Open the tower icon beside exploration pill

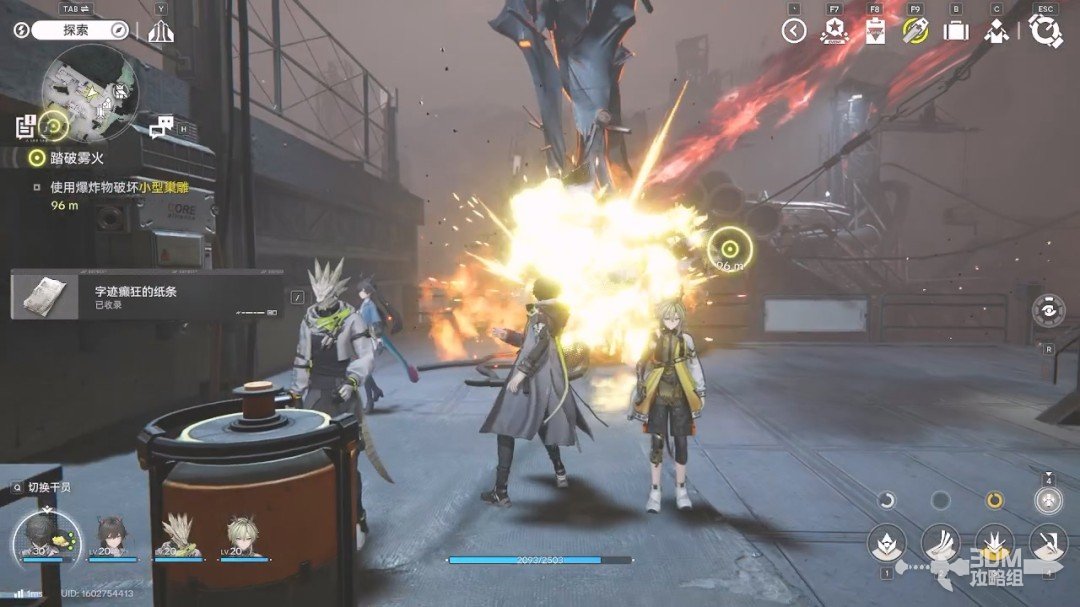click(x=160, y=31)
